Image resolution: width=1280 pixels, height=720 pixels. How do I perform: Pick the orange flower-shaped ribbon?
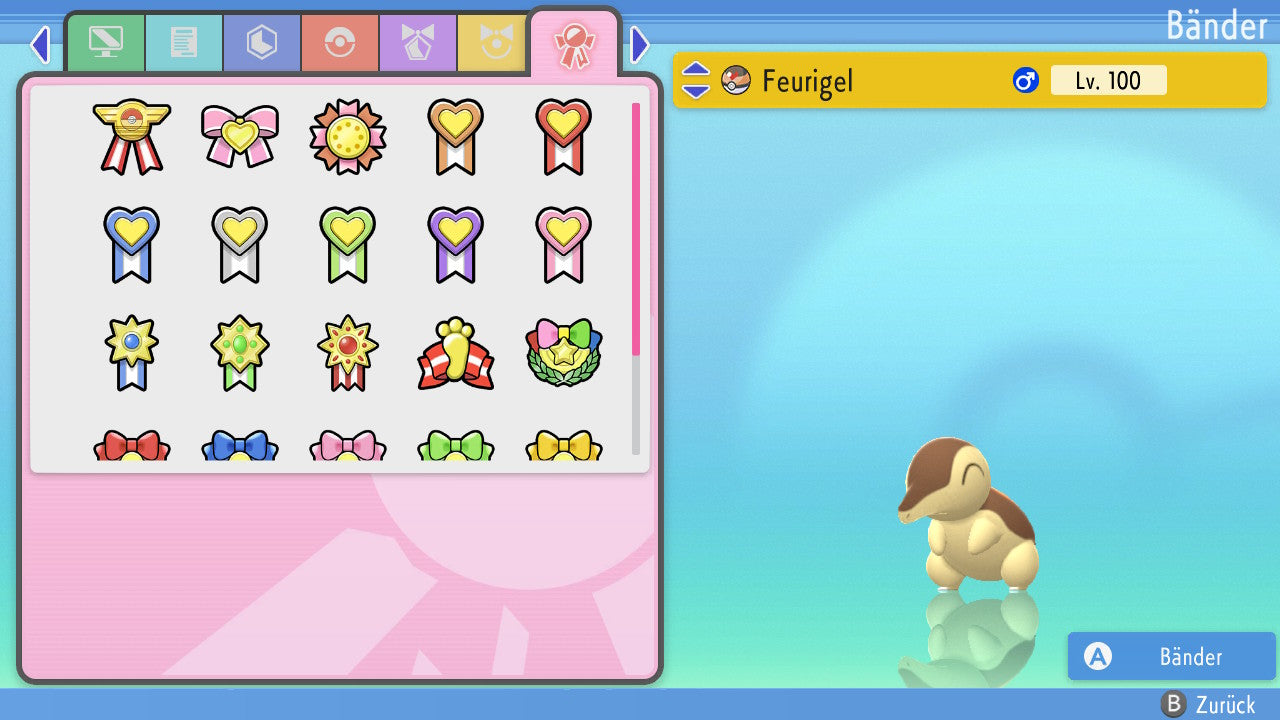pyautogui.click(x=347, y=135)
